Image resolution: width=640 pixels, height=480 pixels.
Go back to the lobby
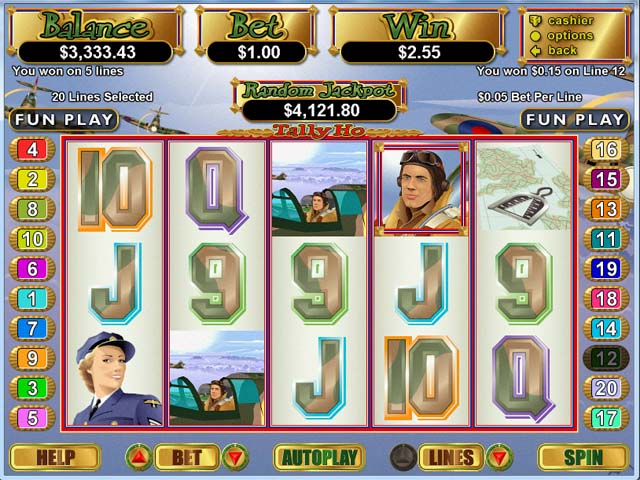click(x=562, y=50)
